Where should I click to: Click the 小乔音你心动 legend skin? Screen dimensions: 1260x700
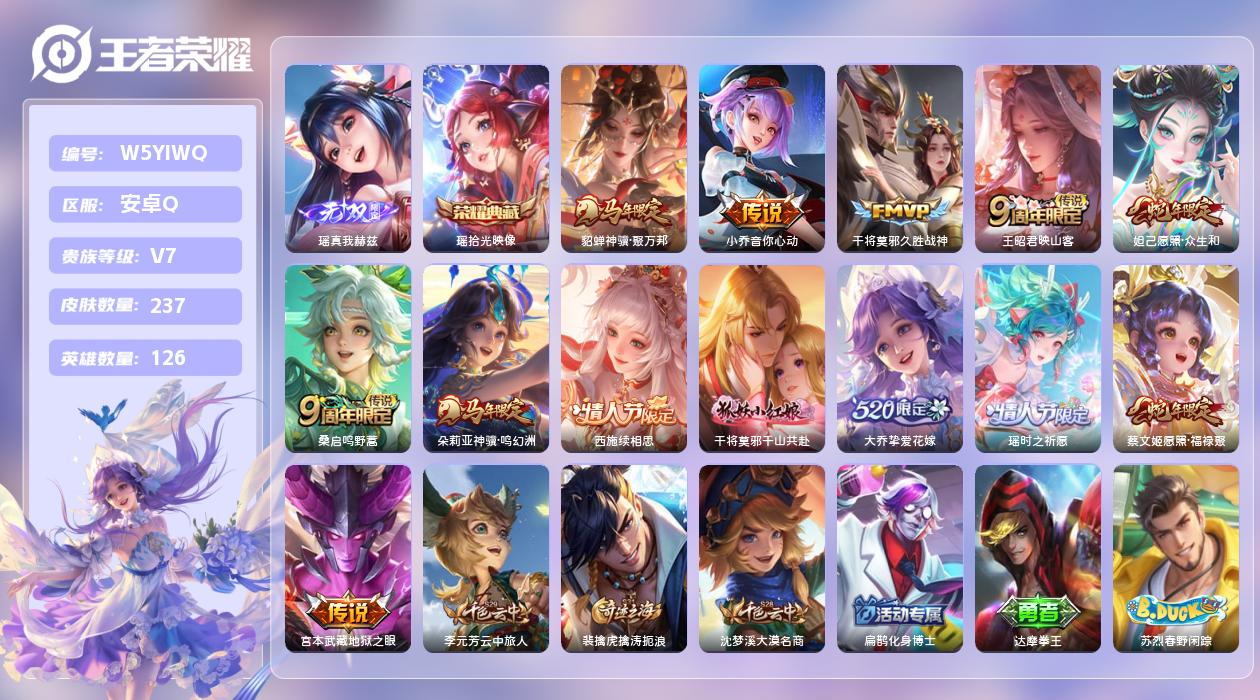[x=762, y=158]
